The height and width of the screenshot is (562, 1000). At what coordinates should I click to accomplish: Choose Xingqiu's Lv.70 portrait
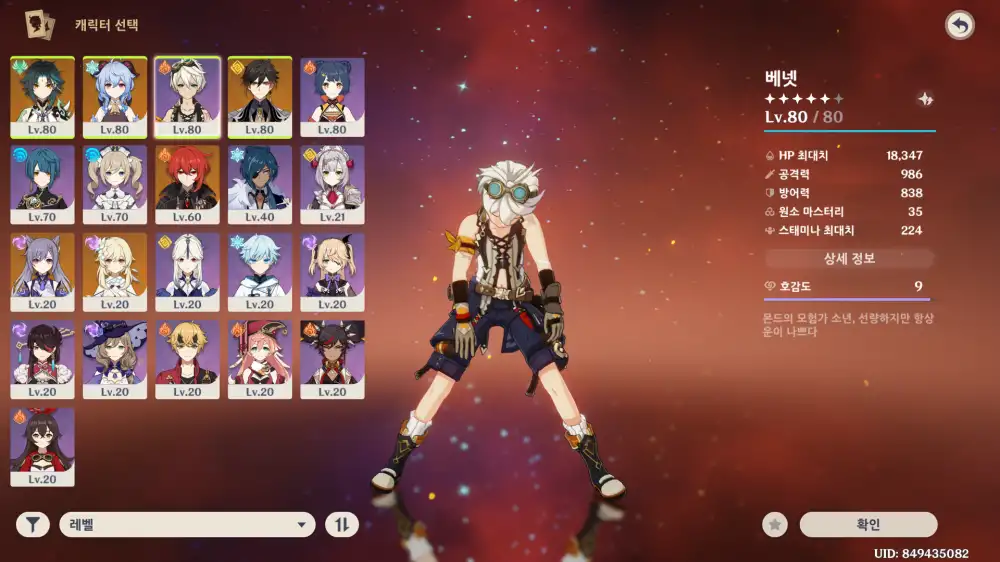tap(42, 185)
